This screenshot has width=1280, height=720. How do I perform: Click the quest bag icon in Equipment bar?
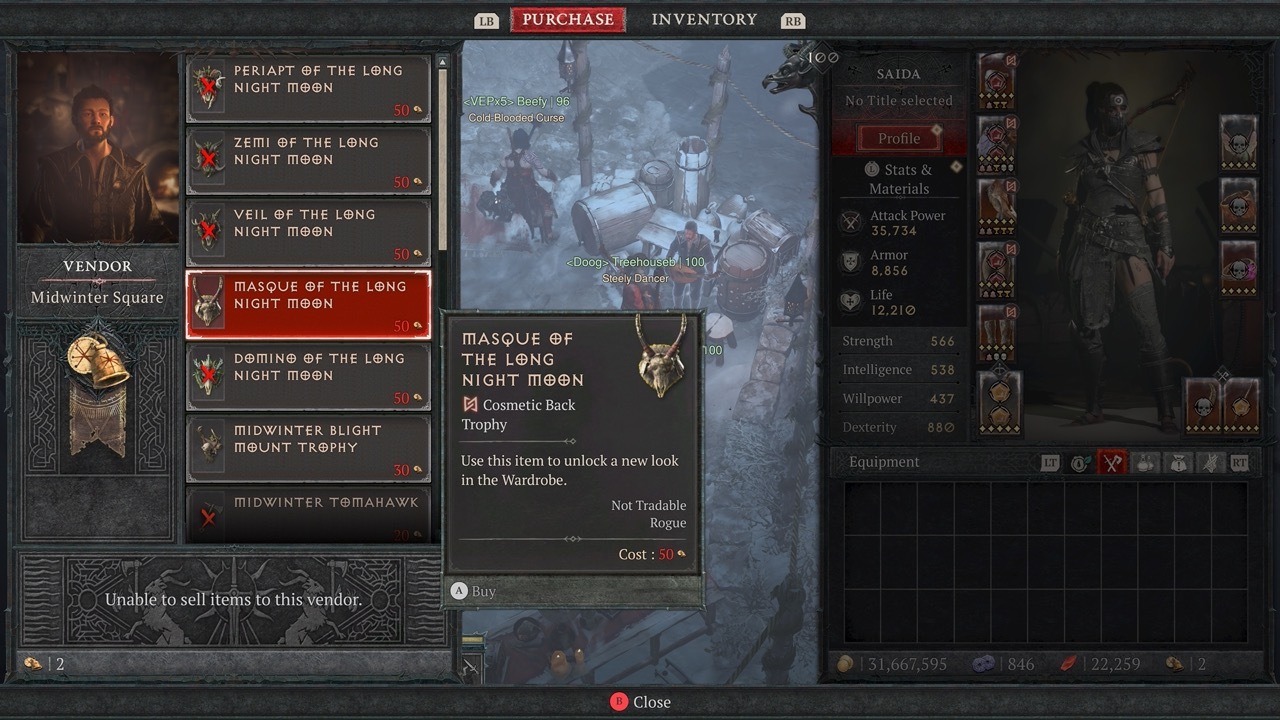click(1179, 463)
